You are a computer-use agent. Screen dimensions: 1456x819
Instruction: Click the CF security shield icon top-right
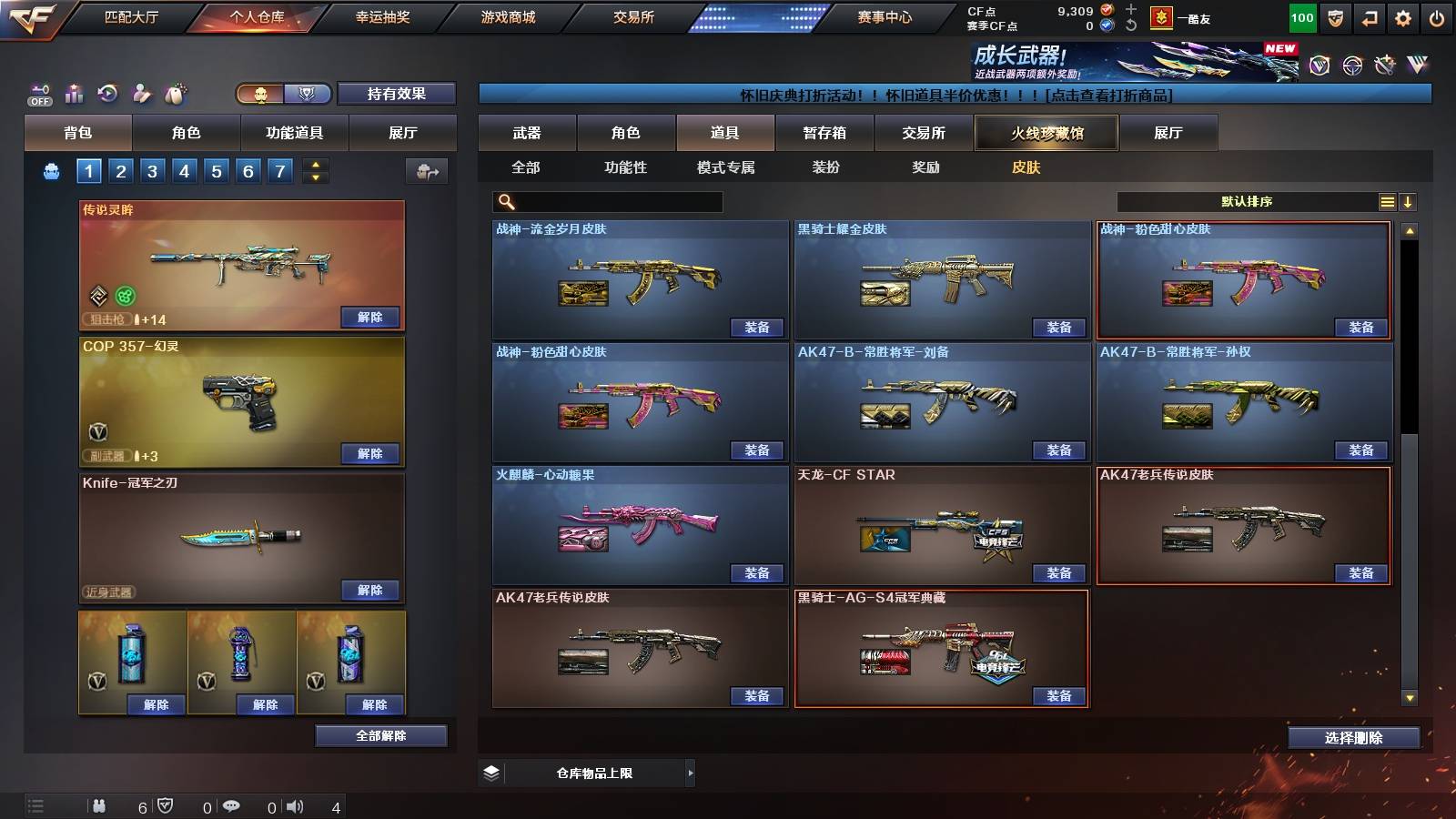[x=1335, y=17]
